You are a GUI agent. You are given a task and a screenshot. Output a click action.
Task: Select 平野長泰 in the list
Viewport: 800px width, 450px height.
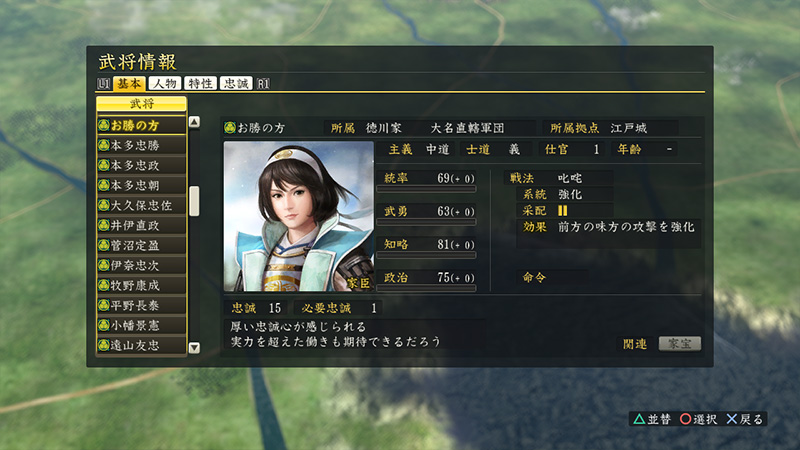(x=141, y=305)
